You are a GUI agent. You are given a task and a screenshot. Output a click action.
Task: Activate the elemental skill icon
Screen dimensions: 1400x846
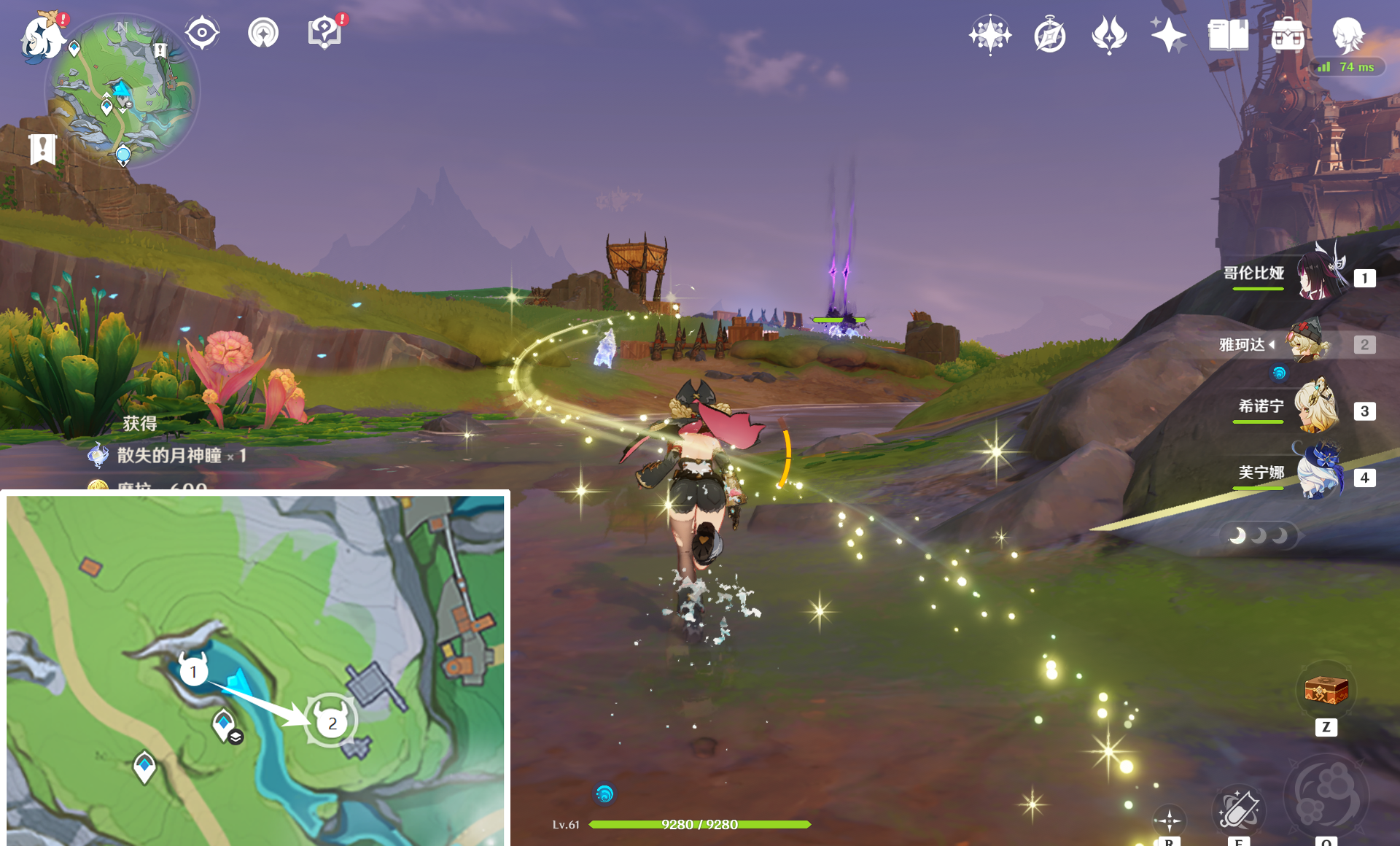[1238, 810]
